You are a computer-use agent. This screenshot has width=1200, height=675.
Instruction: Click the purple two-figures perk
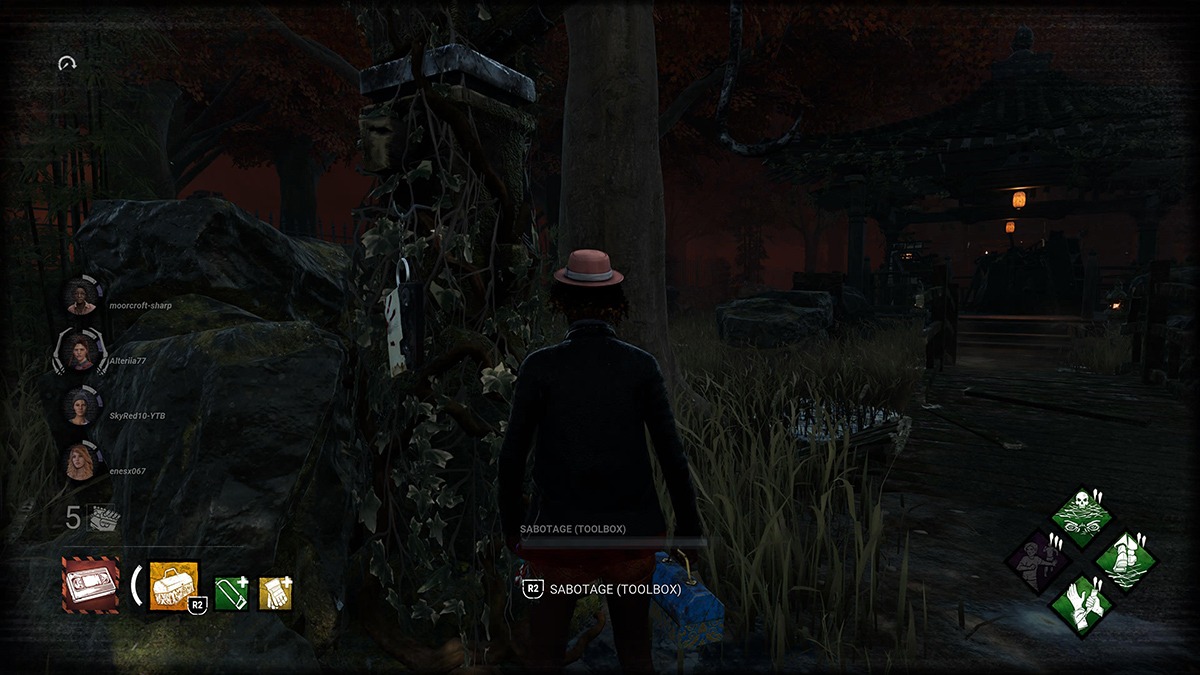click(1038, 561)
